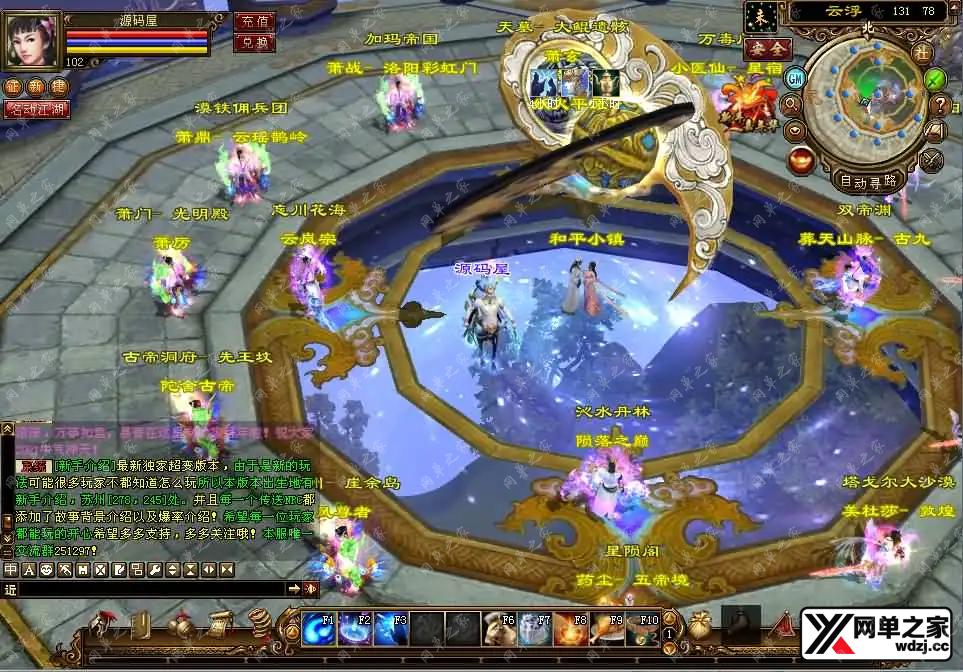963x672 pixels.
Task: Click the 兑换 exchange button
Action: (254, 42)
